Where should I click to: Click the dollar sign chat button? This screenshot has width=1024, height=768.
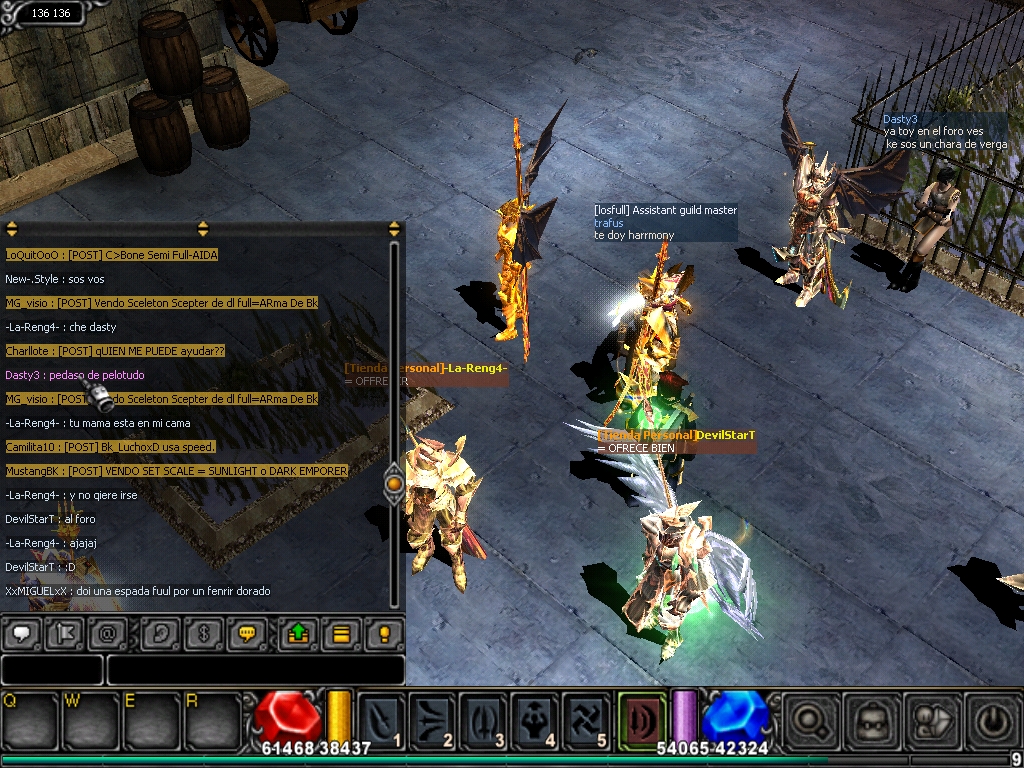(x=204, y=633)
